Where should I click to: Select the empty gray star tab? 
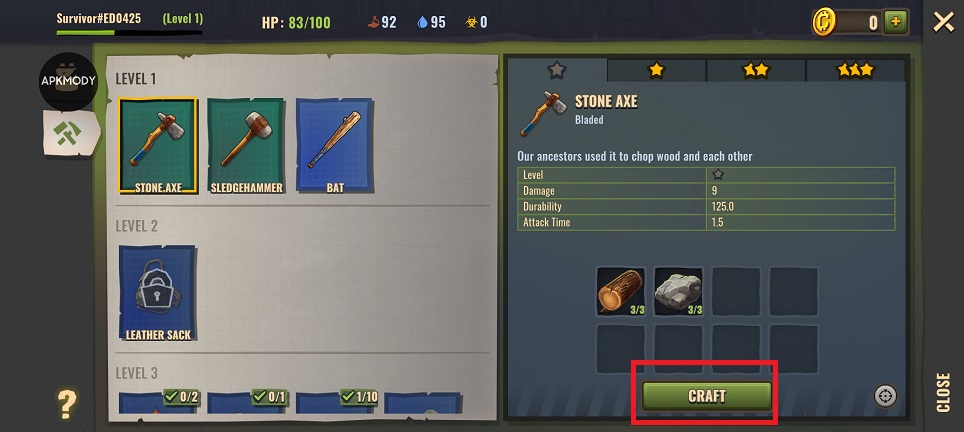556,70
